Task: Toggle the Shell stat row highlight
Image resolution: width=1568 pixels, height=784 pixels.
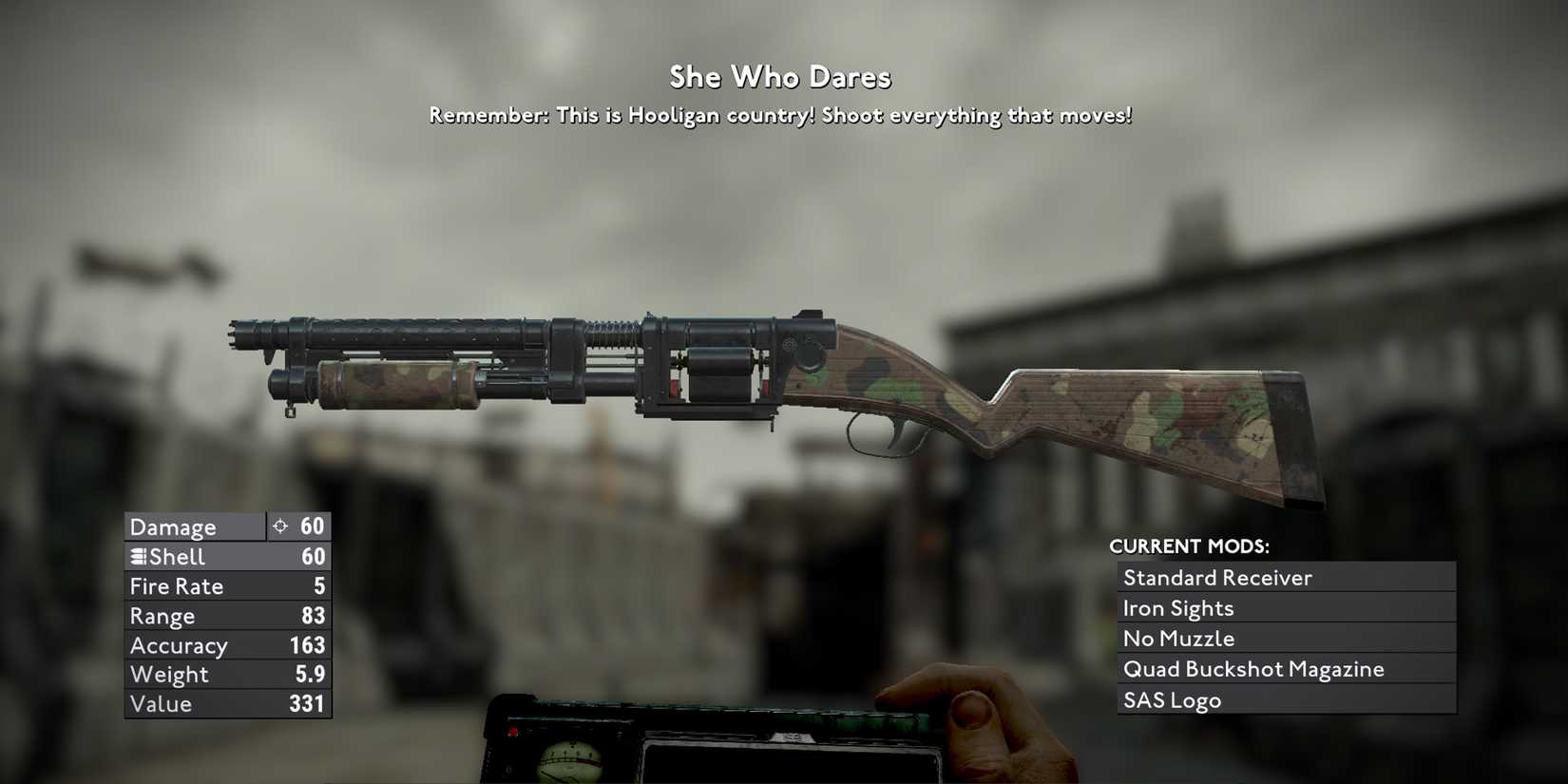Action: (226, 556)
